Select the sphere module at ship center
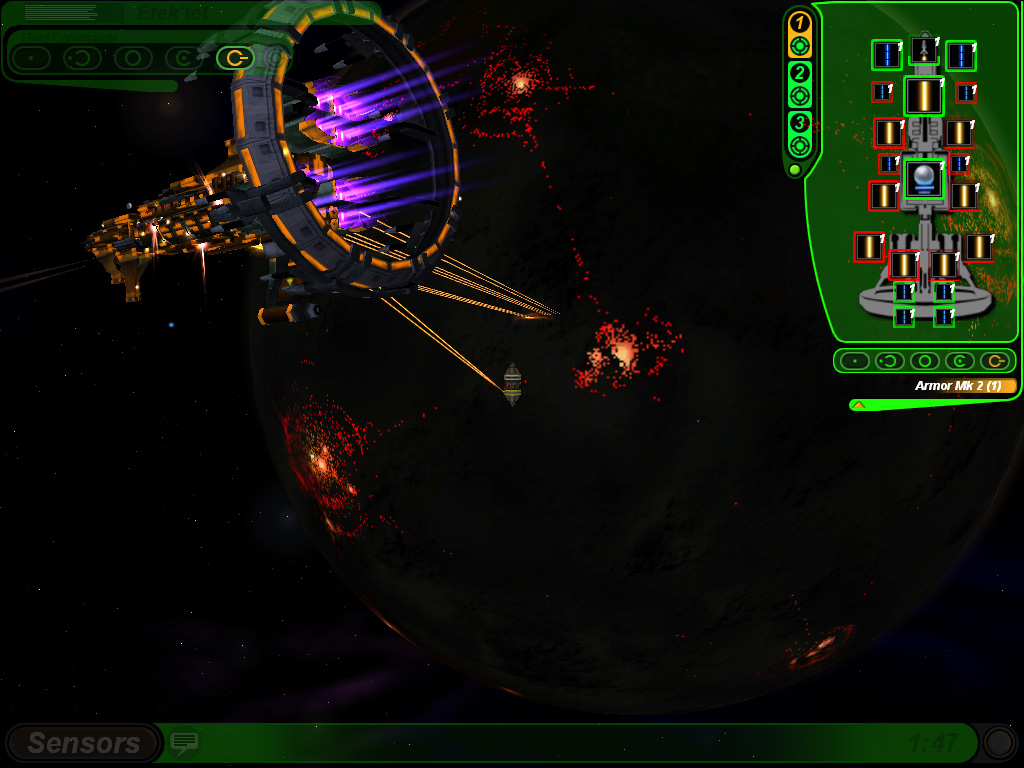This screenshot has width=1024, height=768. [924, 179]
